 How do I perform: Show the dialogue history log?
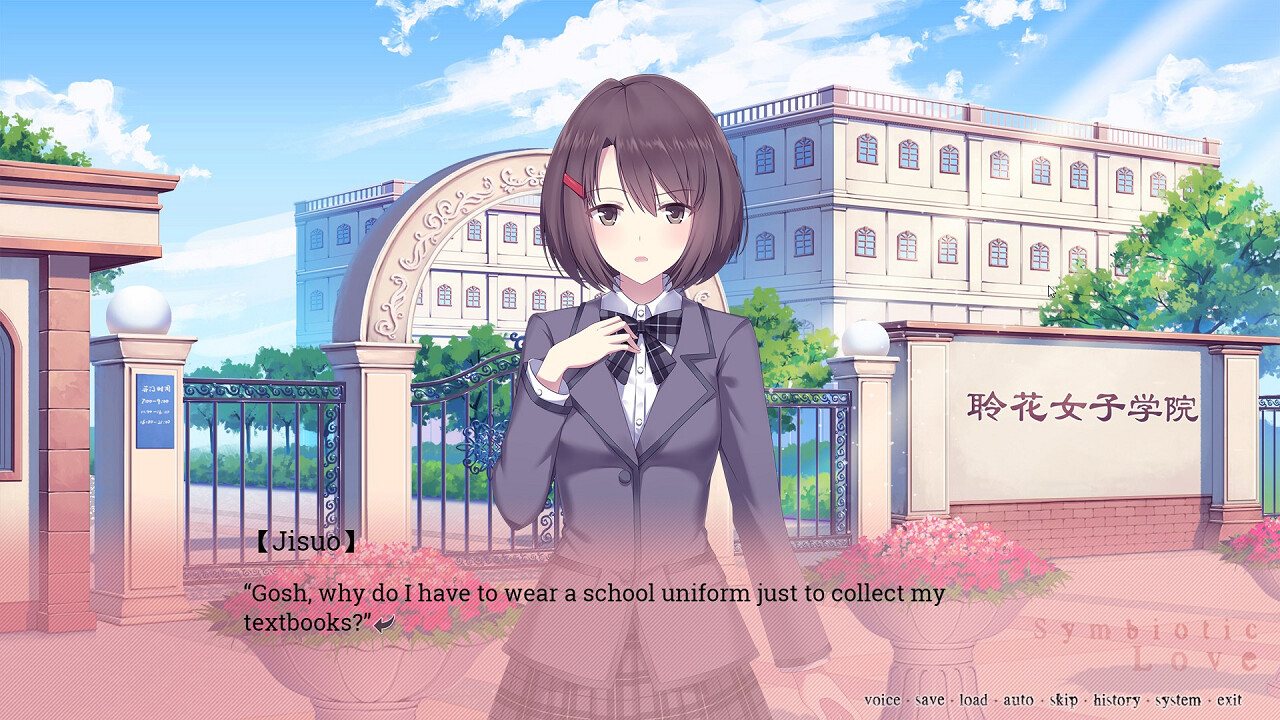(x=1116, y=700)
